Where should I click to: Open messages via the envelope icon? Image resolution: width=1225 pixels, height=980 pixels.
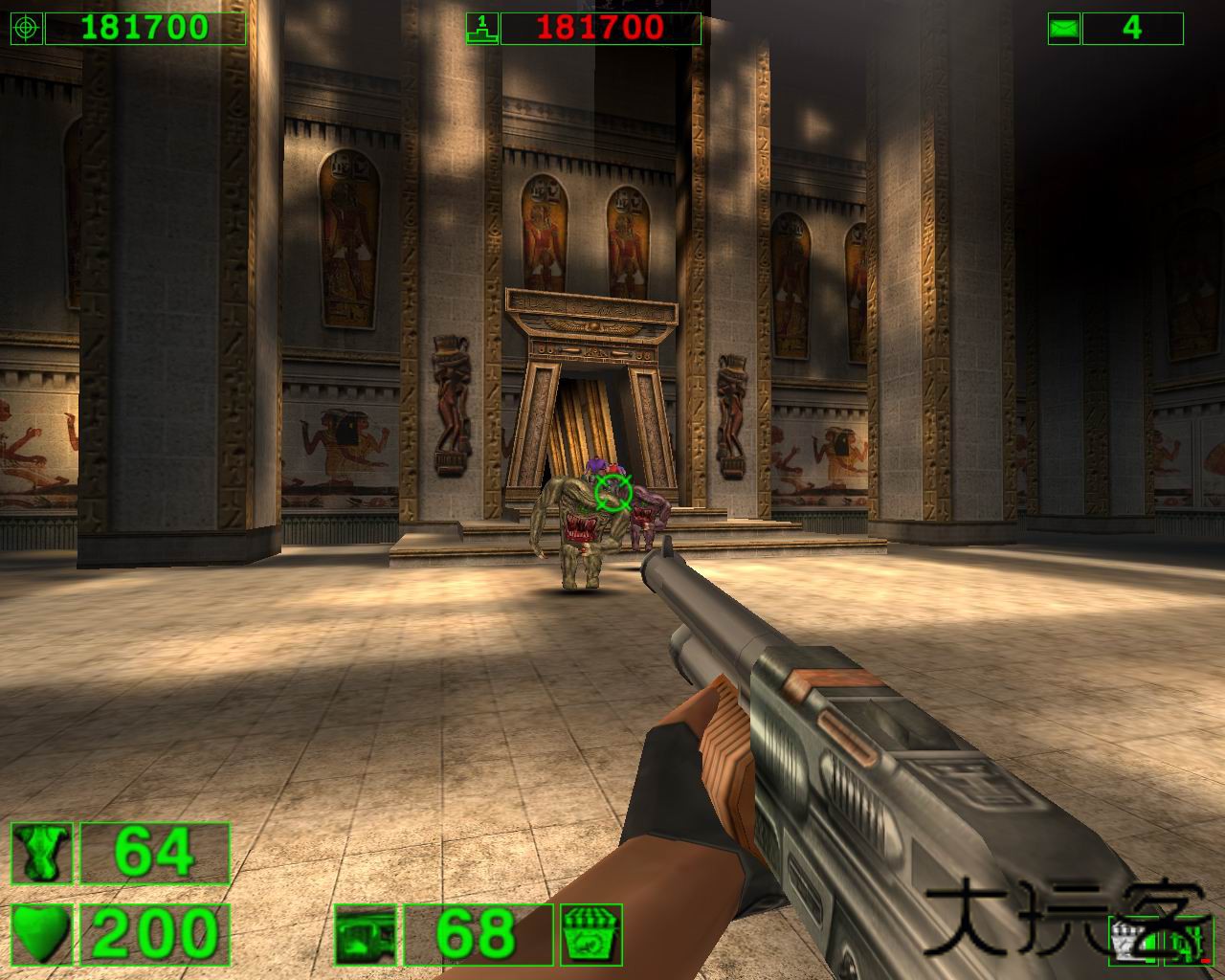[x=1063, y=29]
